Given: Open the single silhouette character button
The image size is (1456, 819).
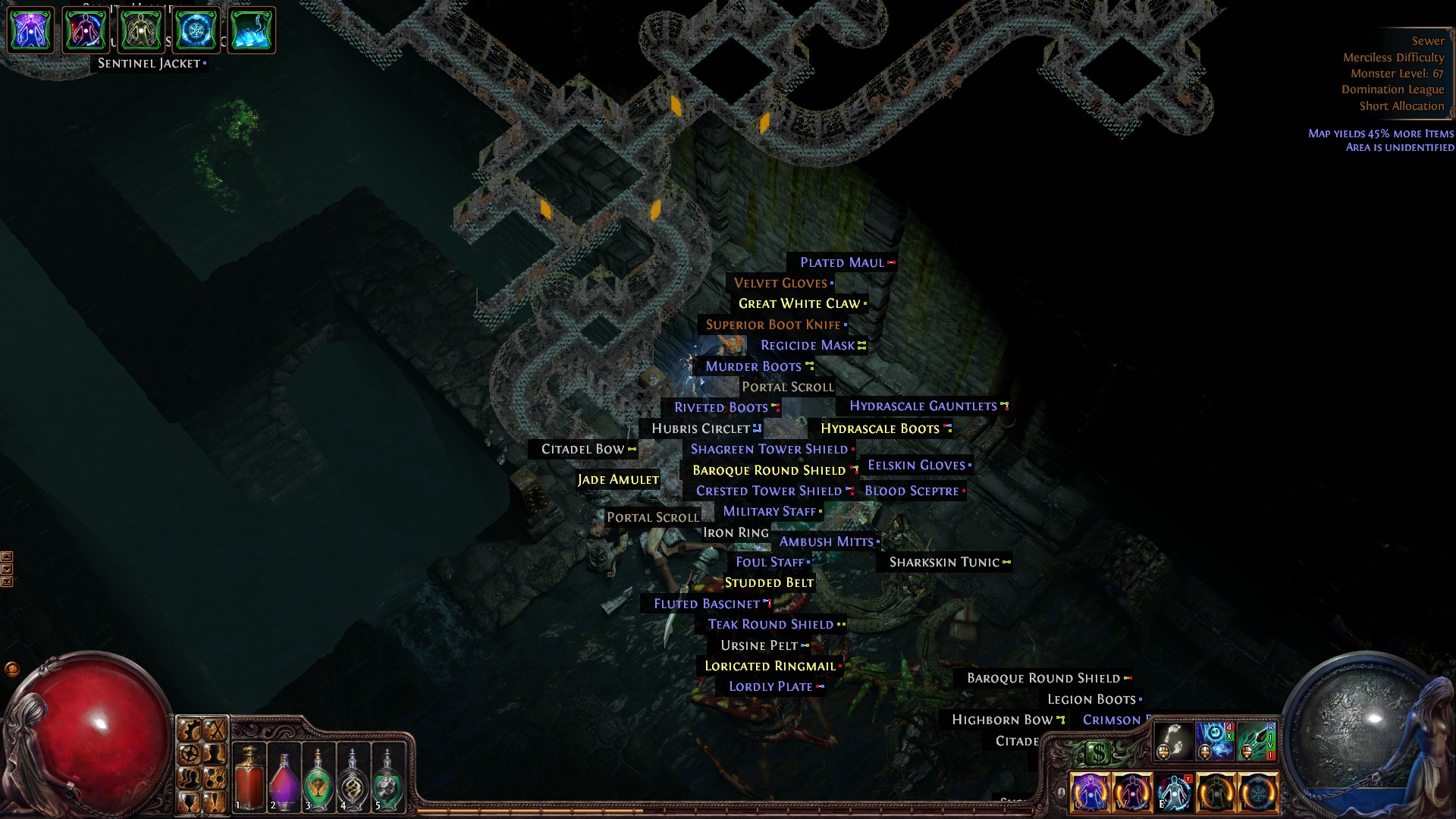Looking at the screenshot, I should tap(215, 753).
